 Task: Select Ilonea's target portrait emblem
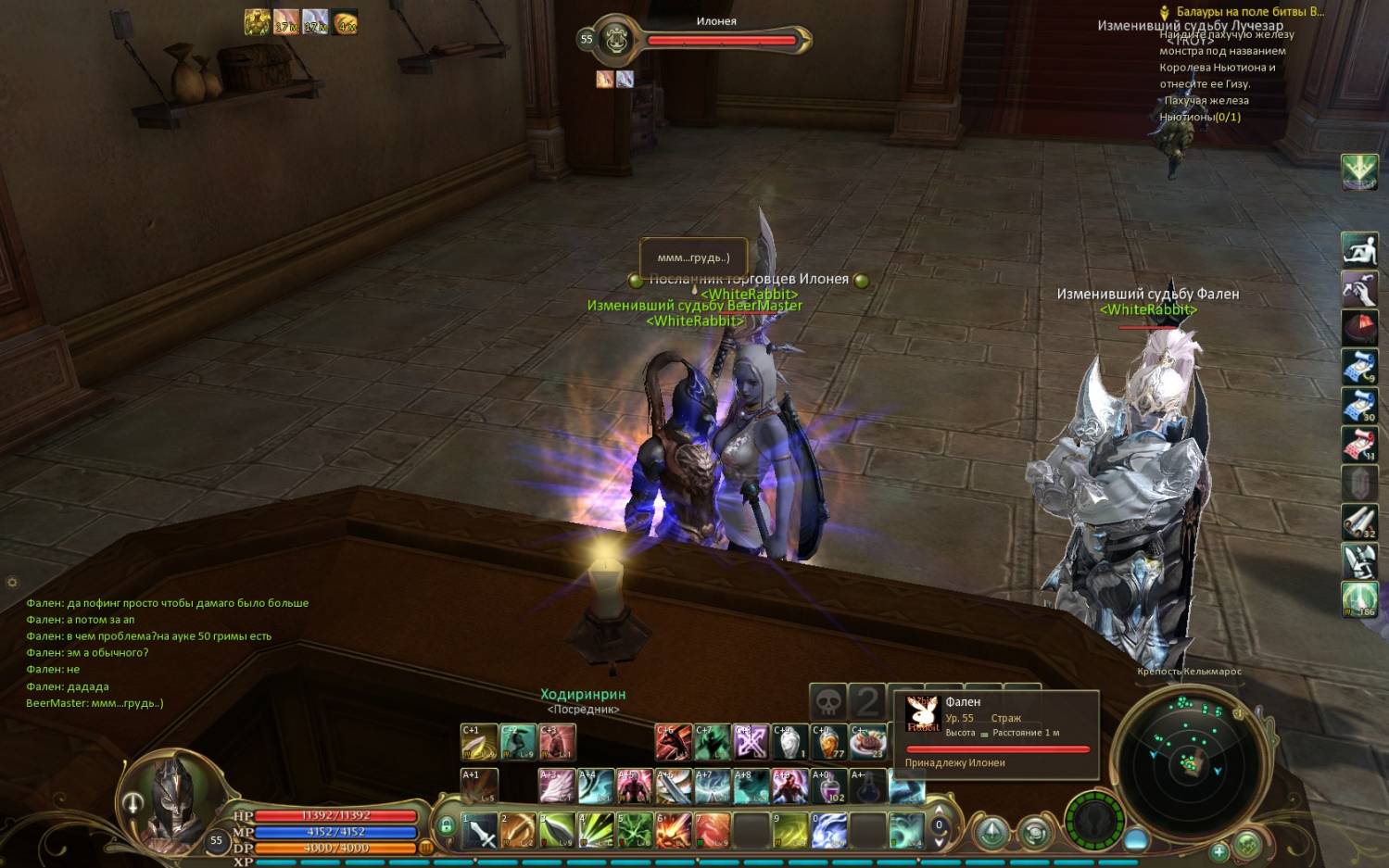coord(616,40)
